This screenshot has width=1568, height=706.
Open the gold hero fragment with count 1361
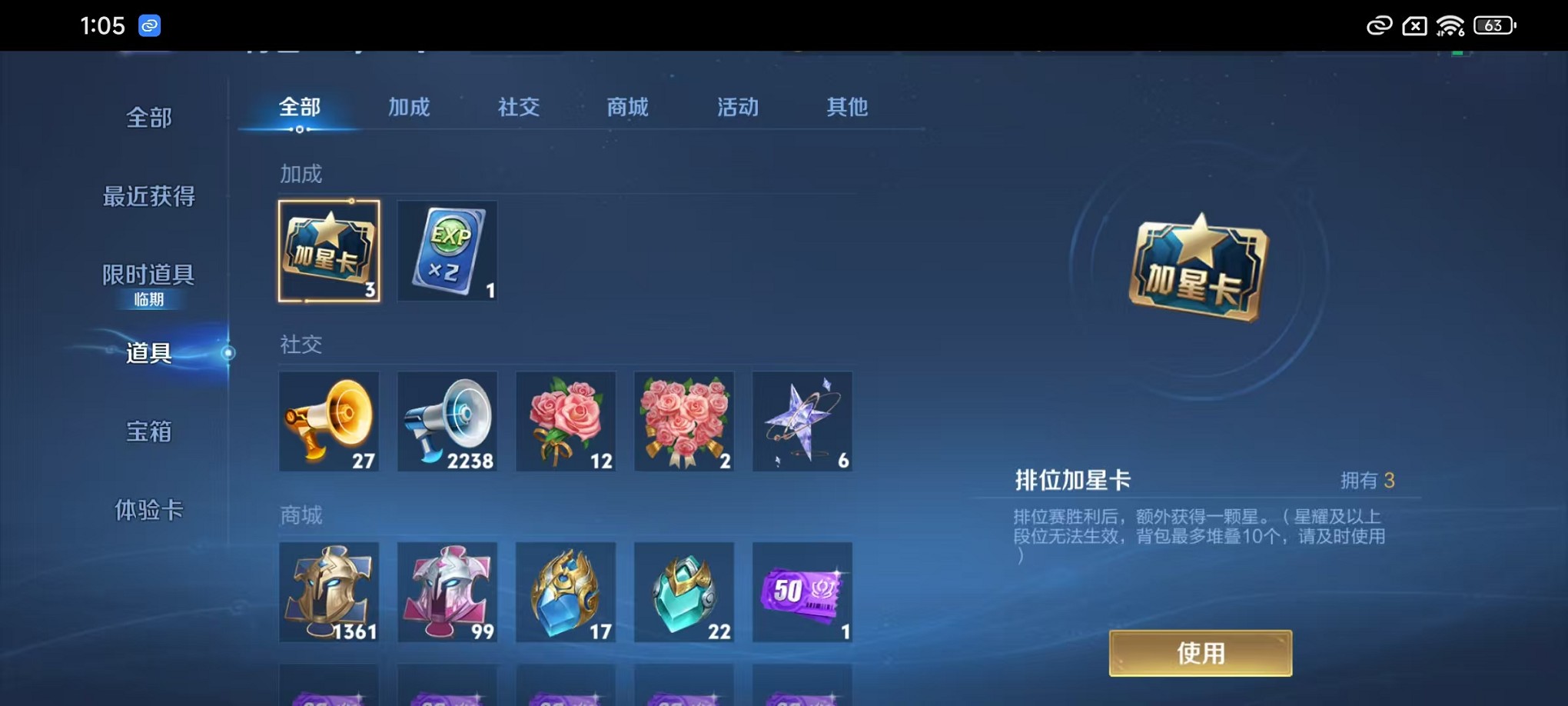[x=329, y=592]
